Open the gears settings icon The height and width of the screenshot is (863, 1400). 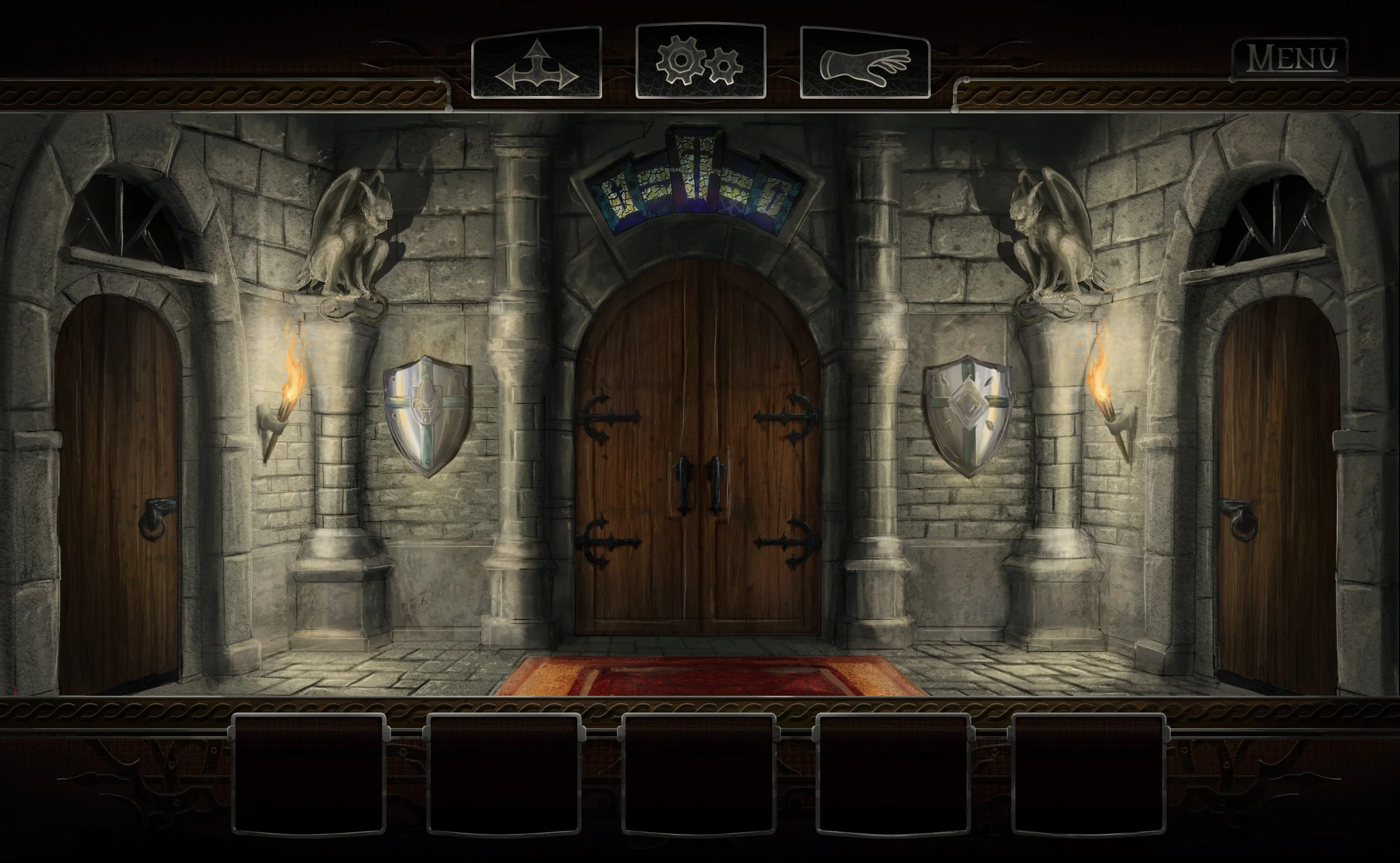[699, 60]
